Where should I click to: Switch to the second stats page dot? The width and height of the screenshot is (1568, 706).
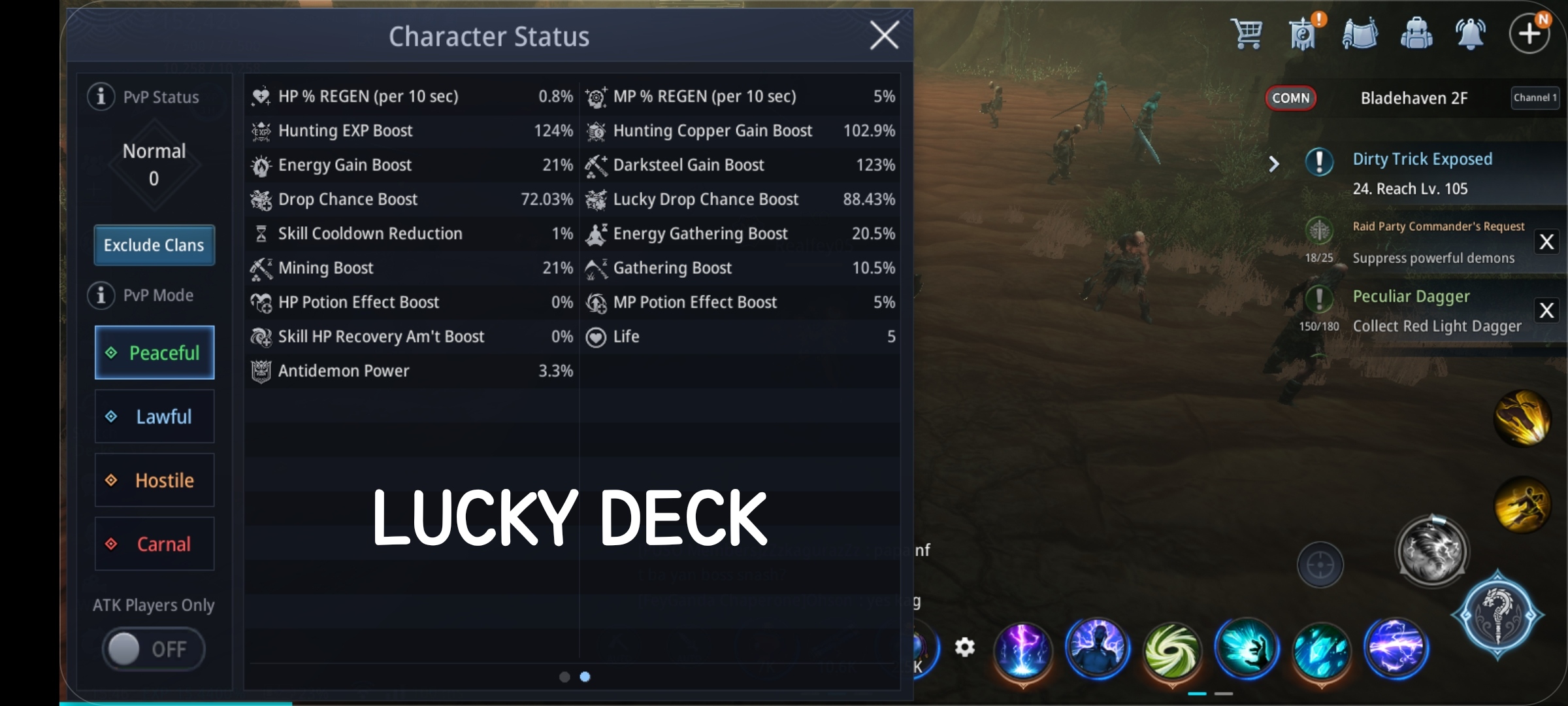(x=585, y=677)
